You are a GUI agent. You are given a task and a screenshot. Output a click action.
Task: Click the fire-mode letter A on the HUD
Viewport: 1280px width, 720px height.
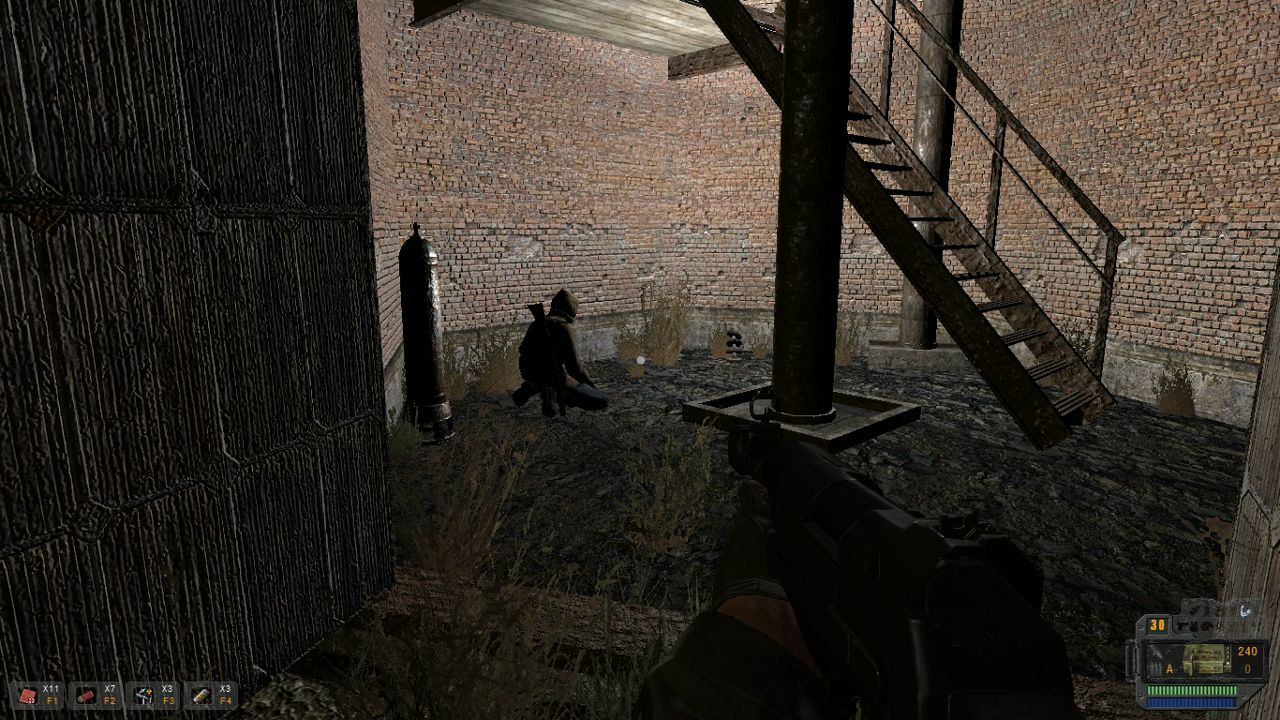click(x=1169, y=667)
